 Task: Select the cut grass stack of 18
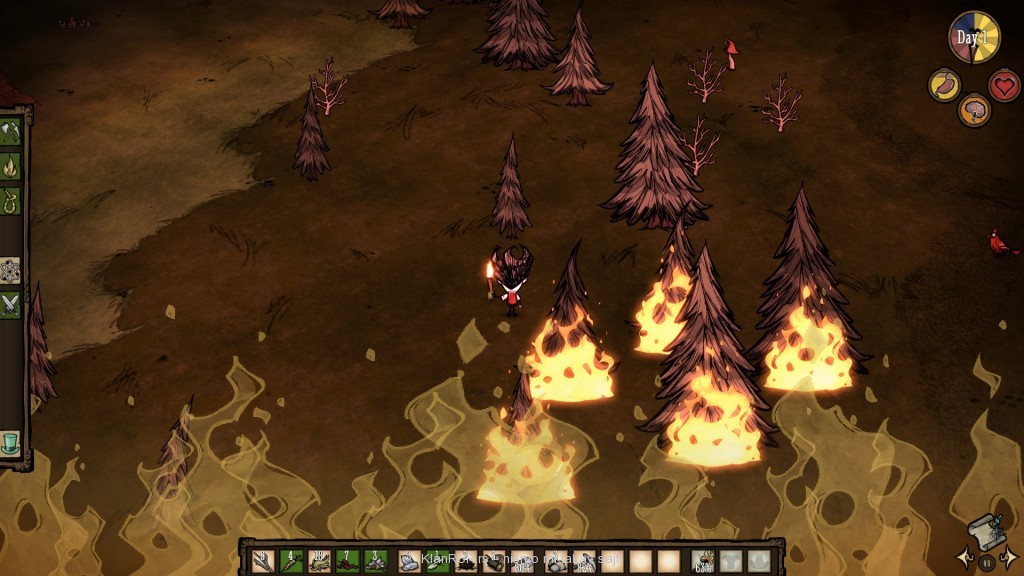[319, 561]
